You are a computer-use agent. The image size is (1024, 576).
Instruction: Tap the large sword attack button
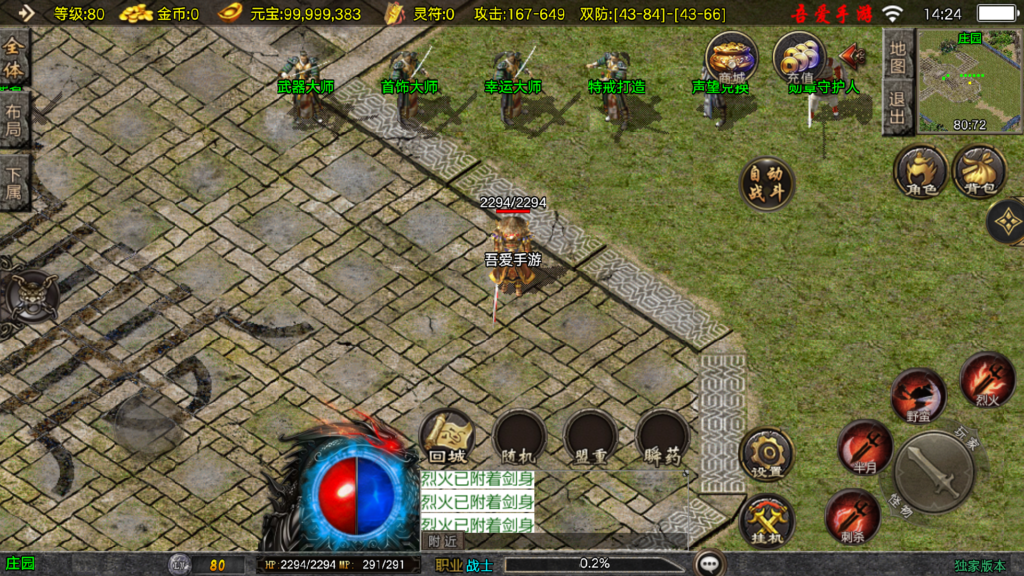coord(934,472)
